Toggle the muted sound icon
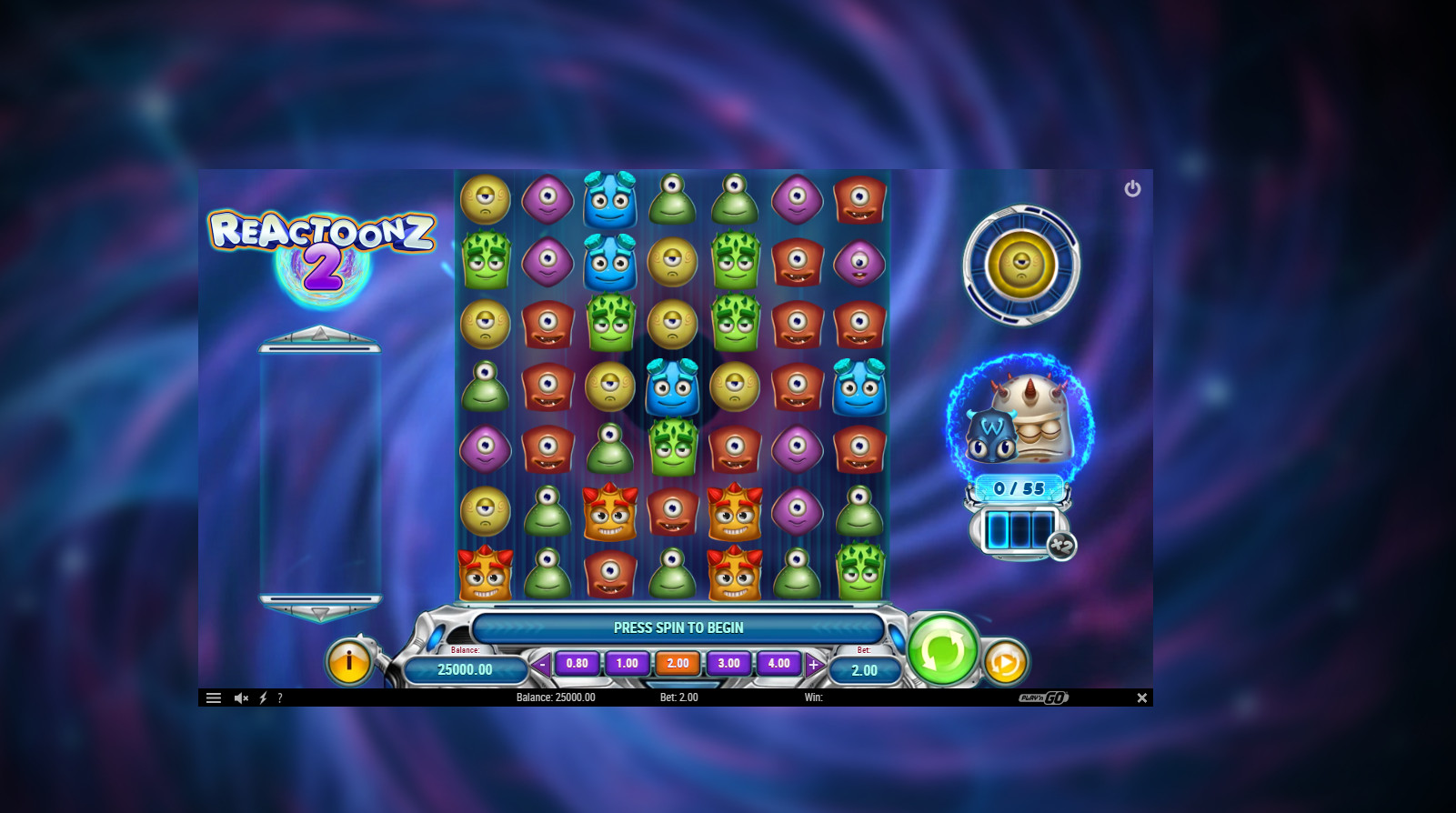The width and height of the screenshot is (1456, 813). point(241,698)
